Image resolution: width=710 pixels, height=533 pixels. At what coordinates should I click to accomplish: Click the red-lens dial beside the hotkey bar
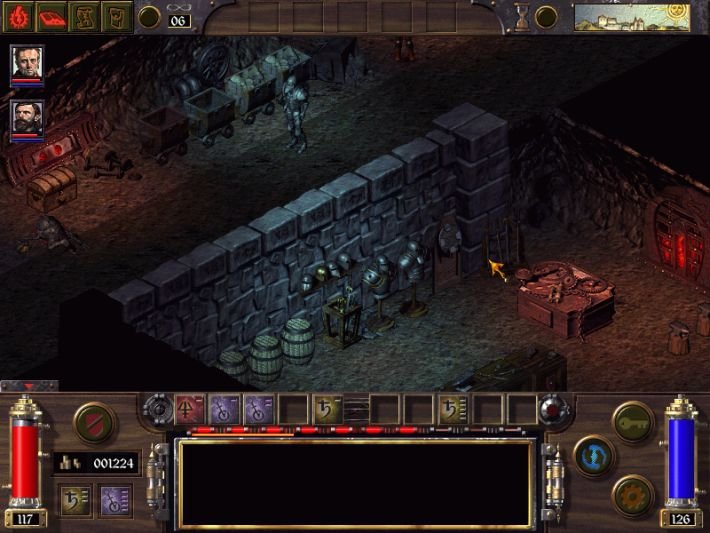tap(552, 410)
